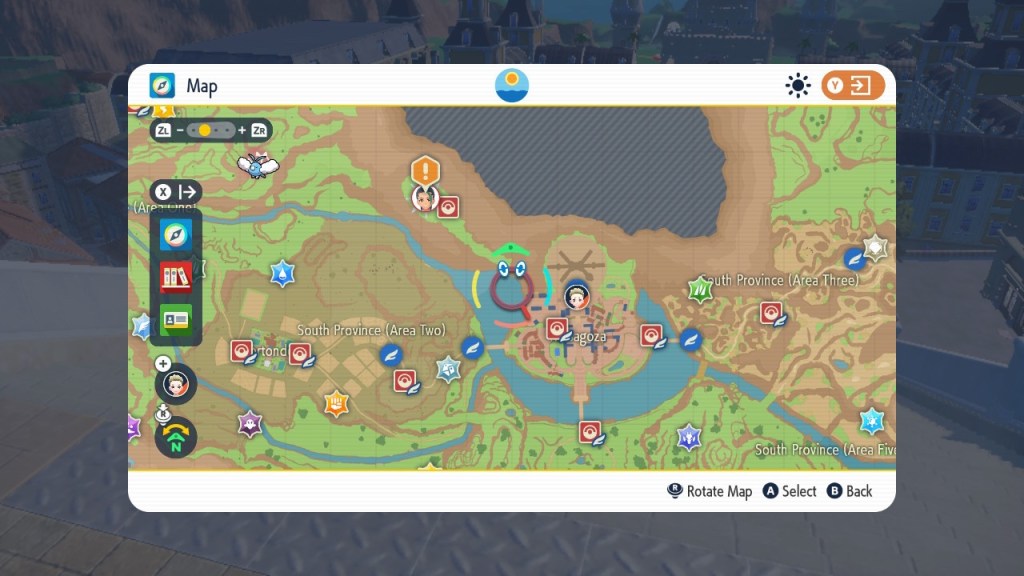Open the Pokédex red books icon

click(x=176, y=276)
